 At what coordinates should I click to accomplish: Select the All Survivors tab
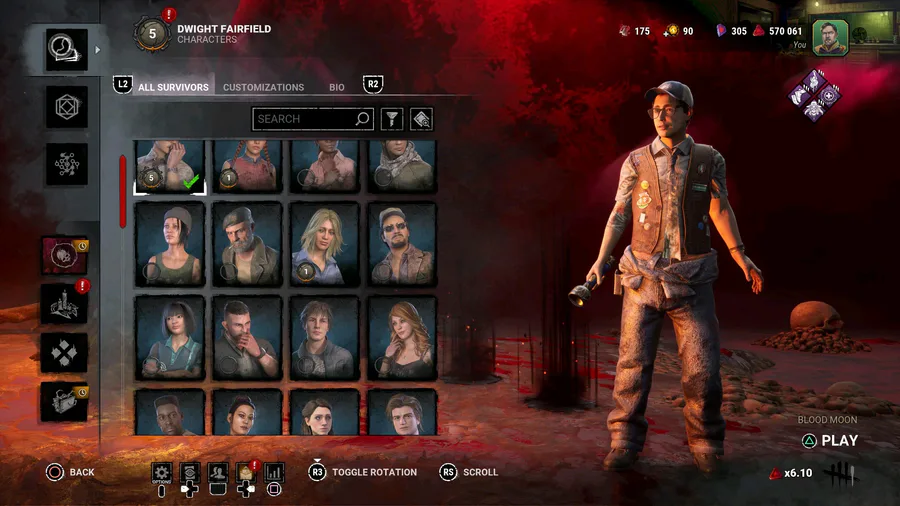pos(173,88)
